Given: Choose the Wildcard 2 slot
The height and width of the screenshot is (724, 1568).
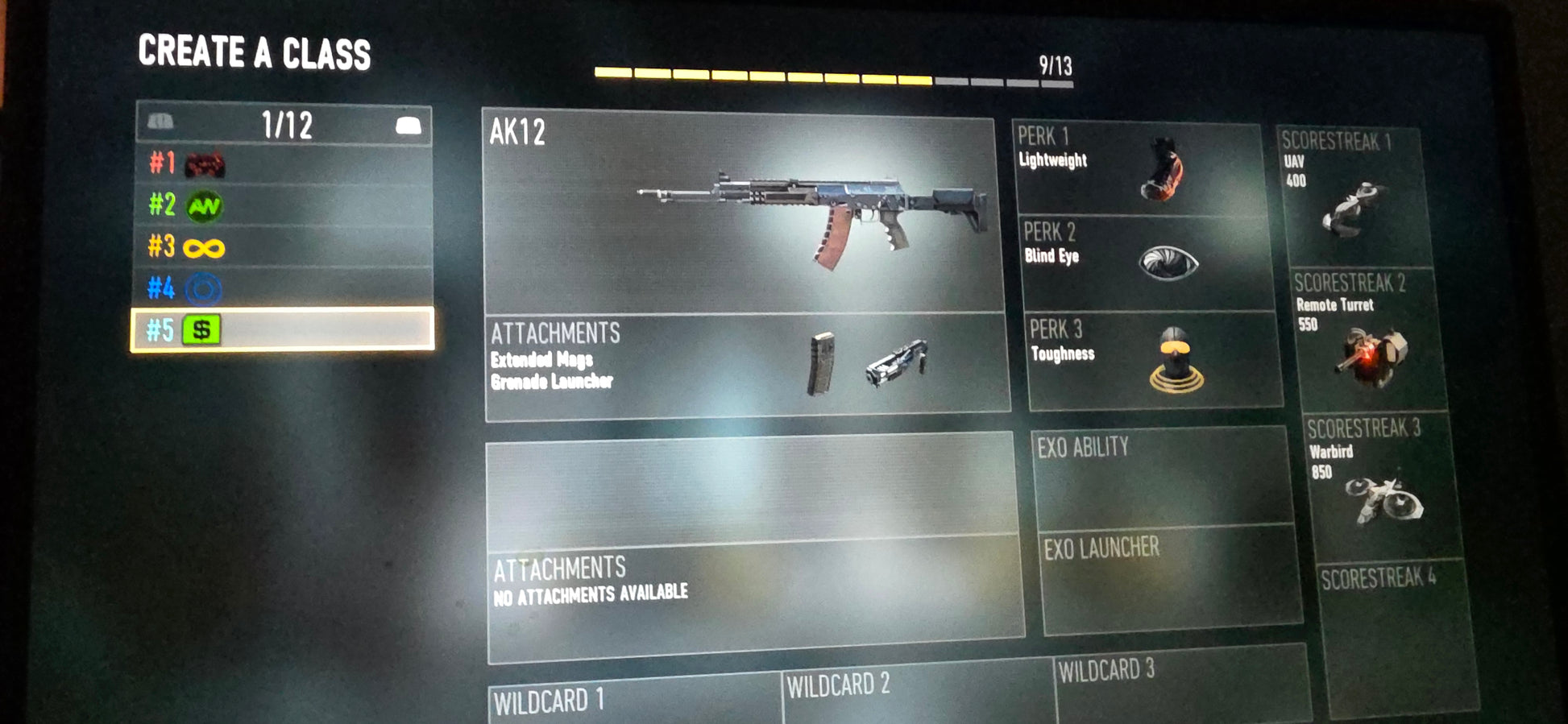Looking at the screenshot, I should click(x=917, y=691).
